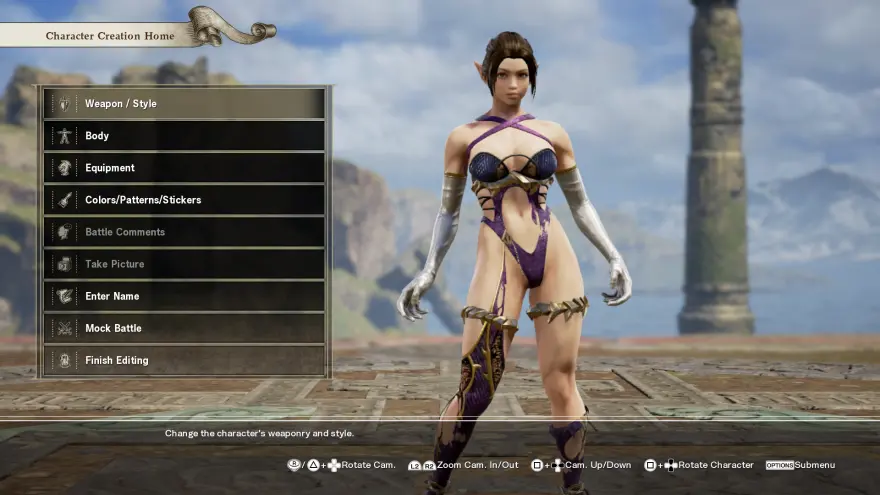Viewport: 880px width, 495px height.
Task: Choose the Equipment option
Action: click(185, 168)
